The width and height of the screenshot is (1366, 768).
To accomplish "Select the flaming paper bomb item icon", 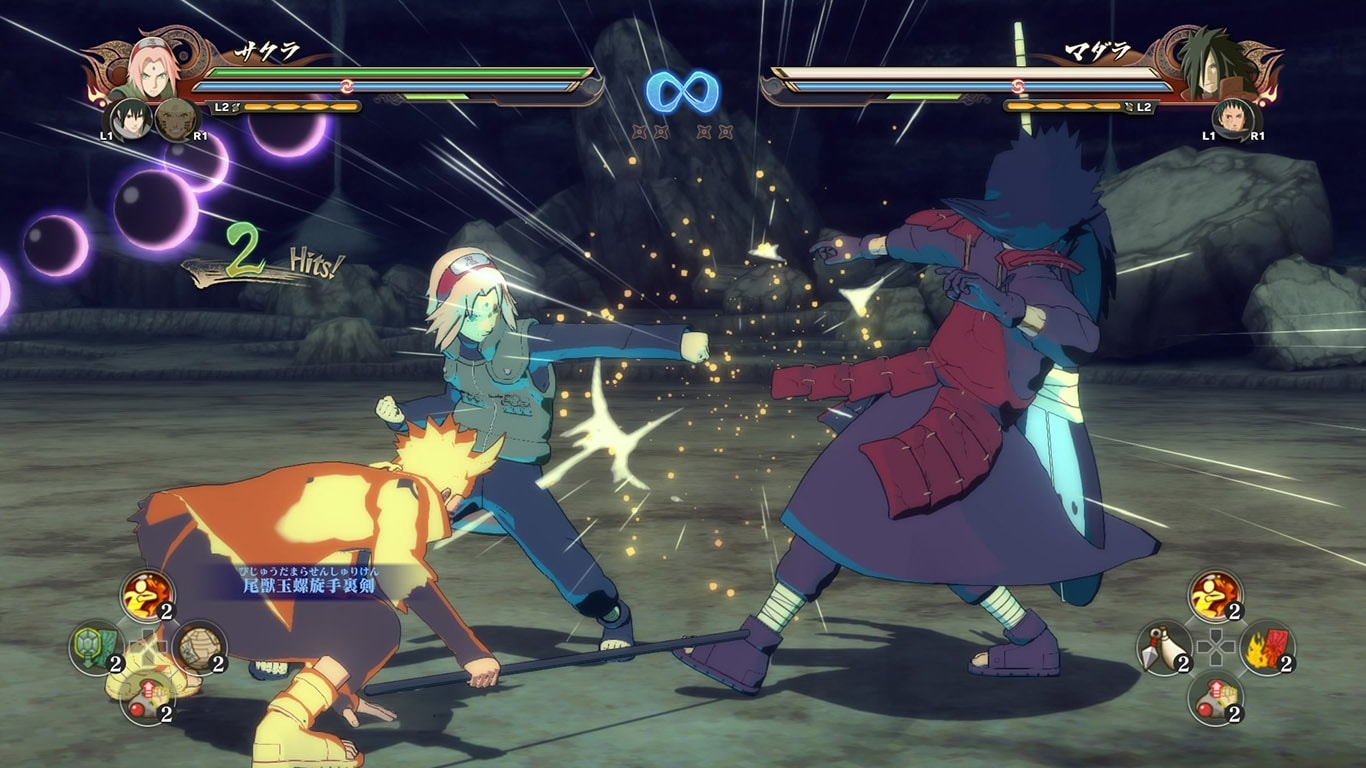I will [x=1268, y=648].
